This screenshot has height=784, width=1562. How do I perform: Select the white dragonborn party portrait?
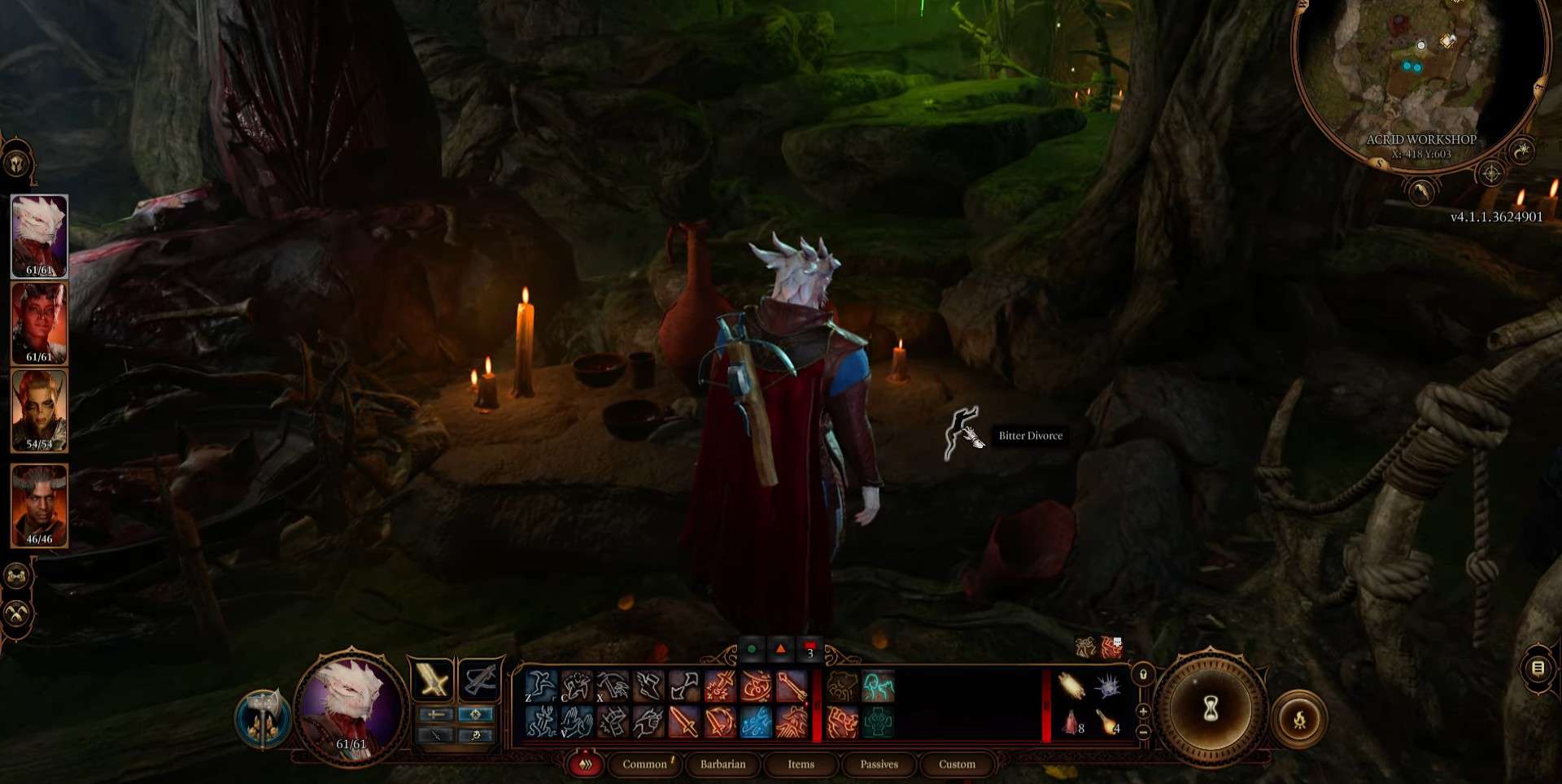[39, 237]
